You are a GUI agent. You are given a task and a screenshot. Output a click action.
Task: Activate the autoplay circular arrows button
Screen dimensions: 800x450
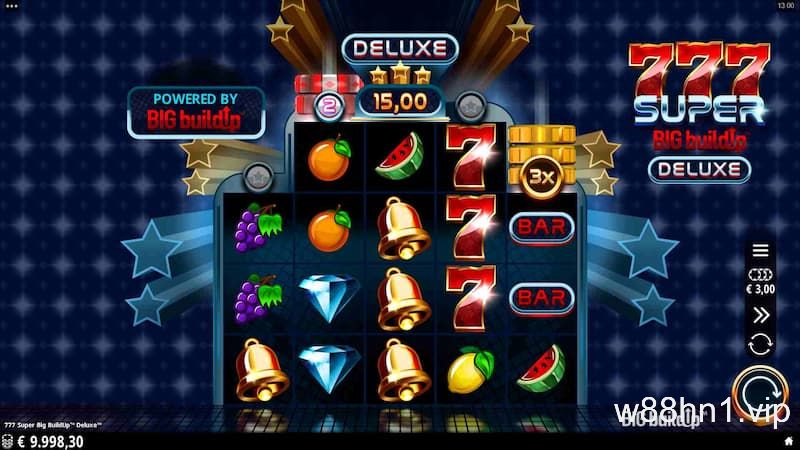pos(761,344)
